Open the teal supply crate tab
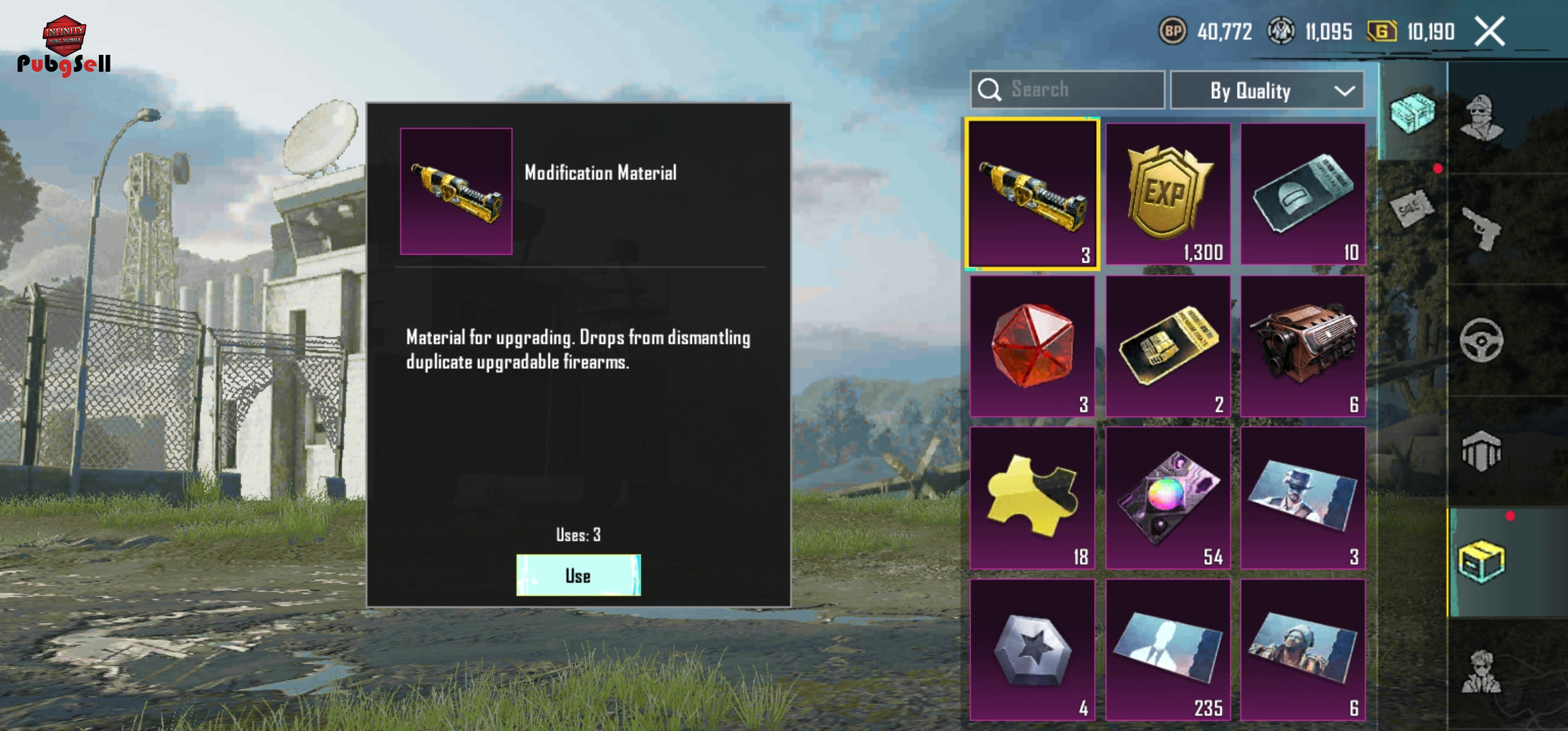 pyautogui.click(x=1412, y=112)
